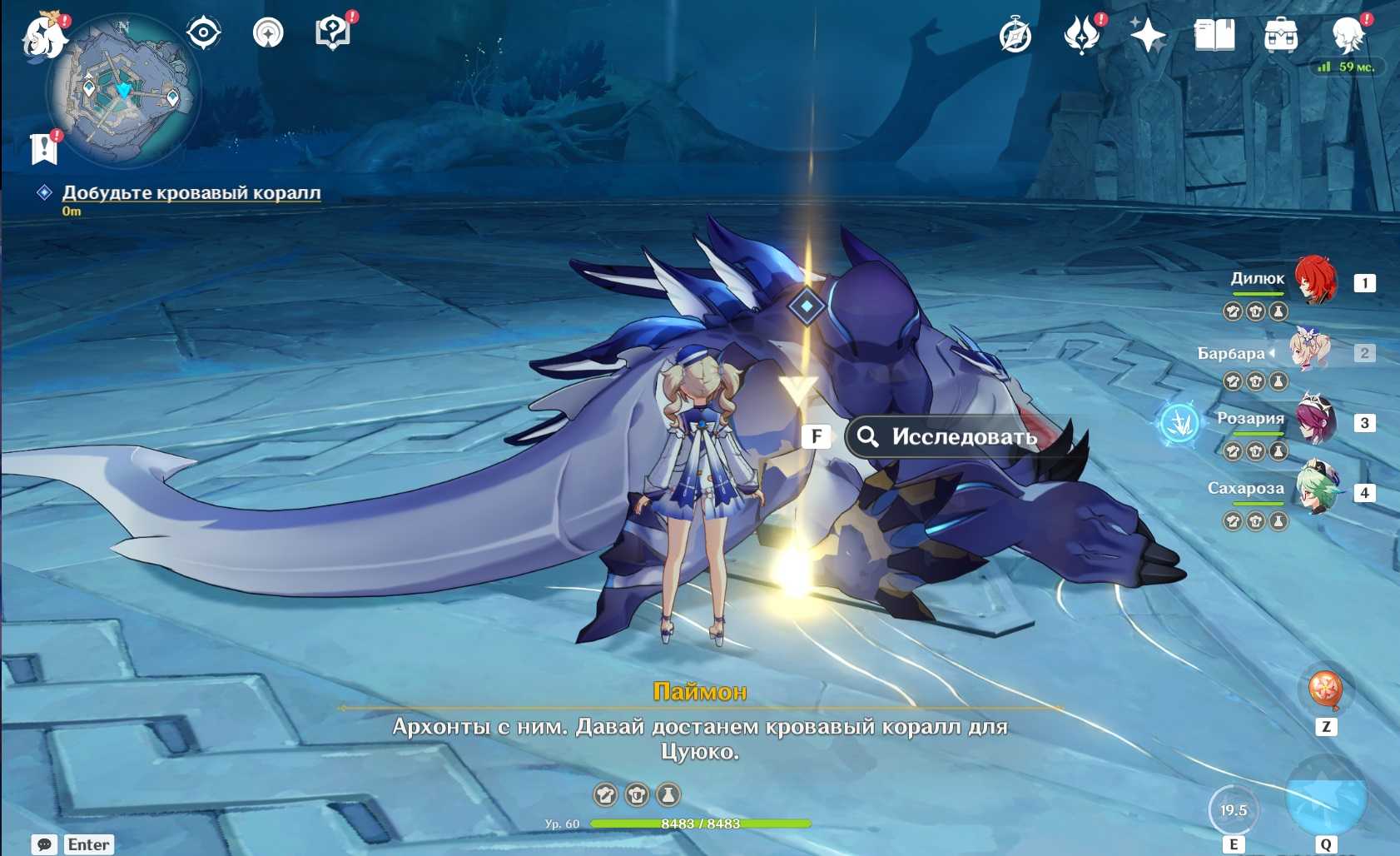
Task: Switch to party member Дилюк
Action: (1315, 281)
